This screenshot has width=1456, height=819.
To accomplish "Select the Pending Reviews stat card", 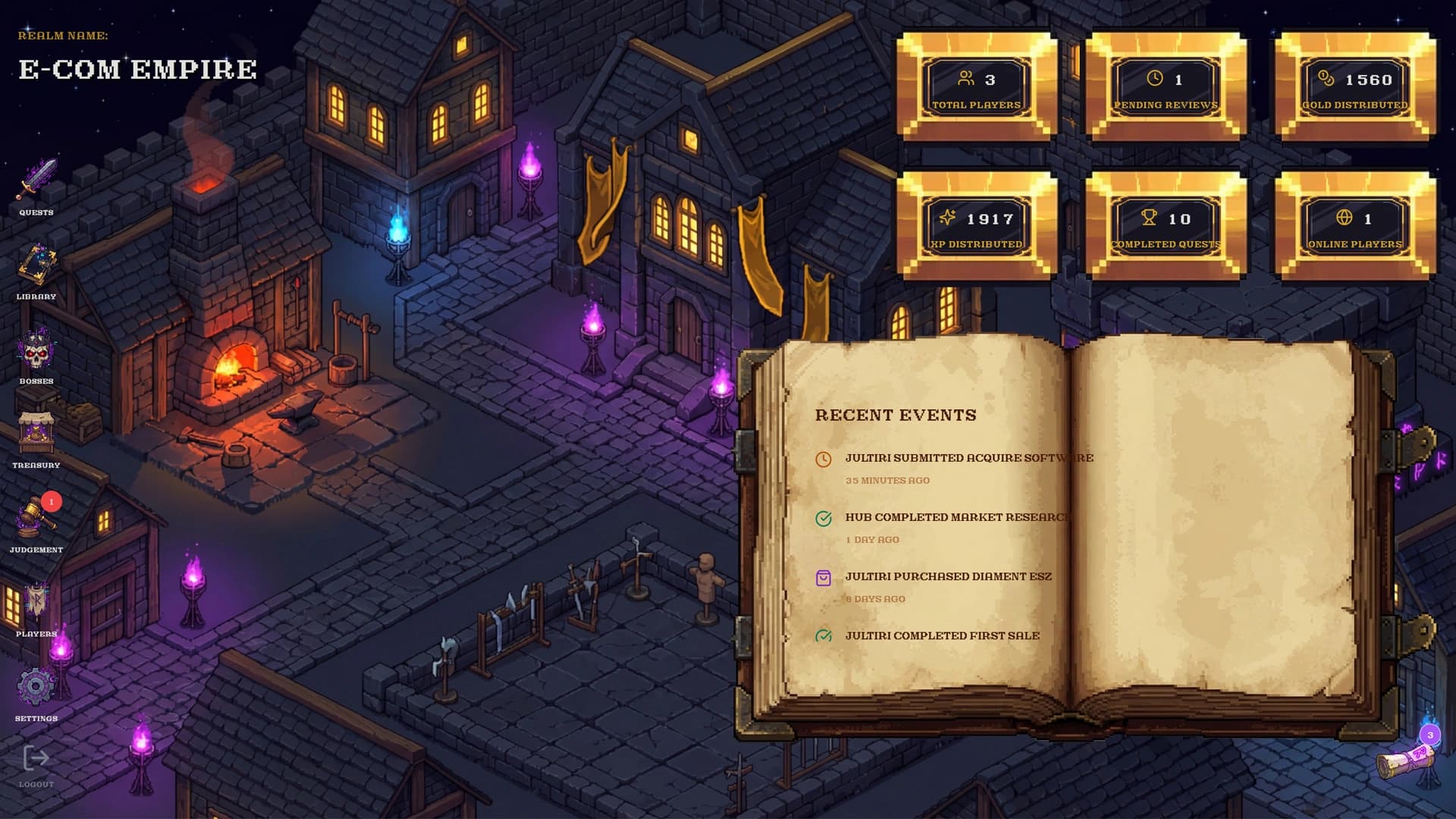I will point(1166,86).
